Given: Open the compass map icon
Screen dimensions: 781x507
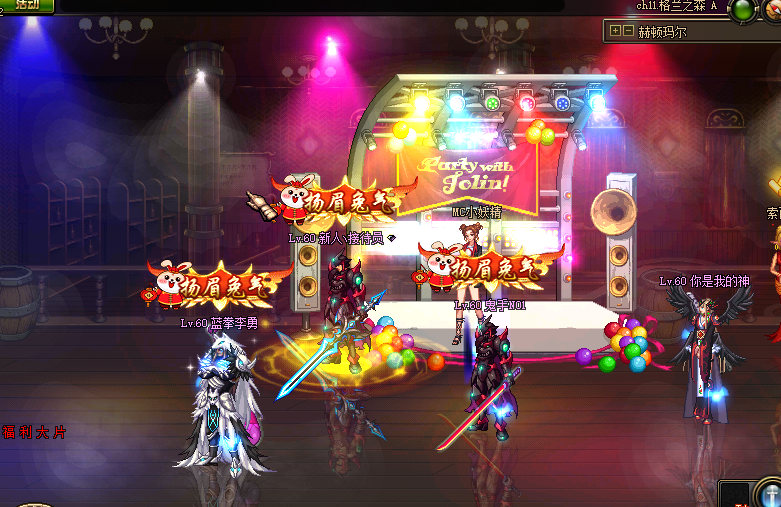Looking at the screenshot, I should click(772, 10).
